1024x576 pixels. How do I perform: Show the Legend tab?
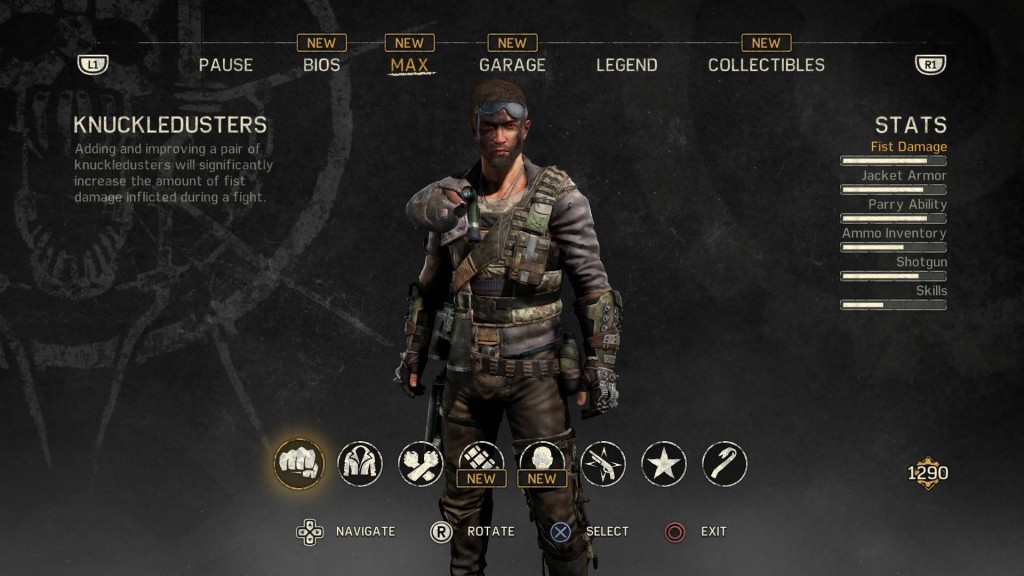(x=627, y=65)
